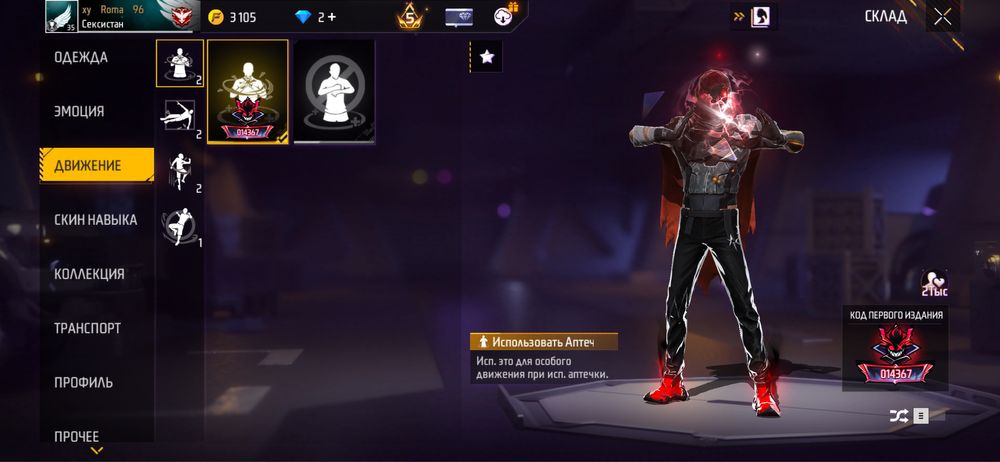The image size is (1000, 462).
Task: Open the circled kicking figure movement subcategory
Action: 179,225
